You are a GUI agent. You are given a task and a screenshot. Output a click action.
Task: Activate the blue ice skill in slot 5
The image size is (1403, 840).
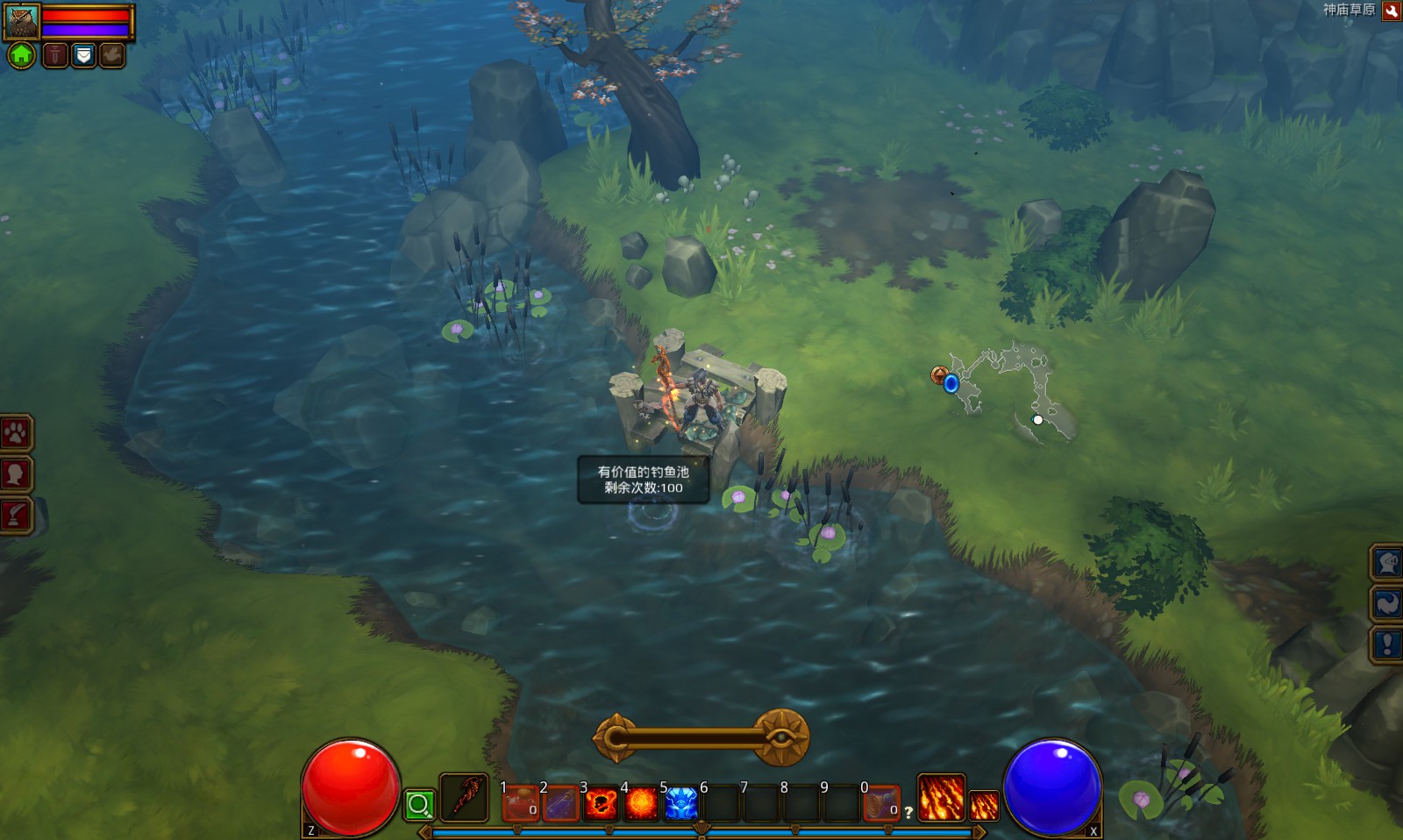tap(681, 803)
